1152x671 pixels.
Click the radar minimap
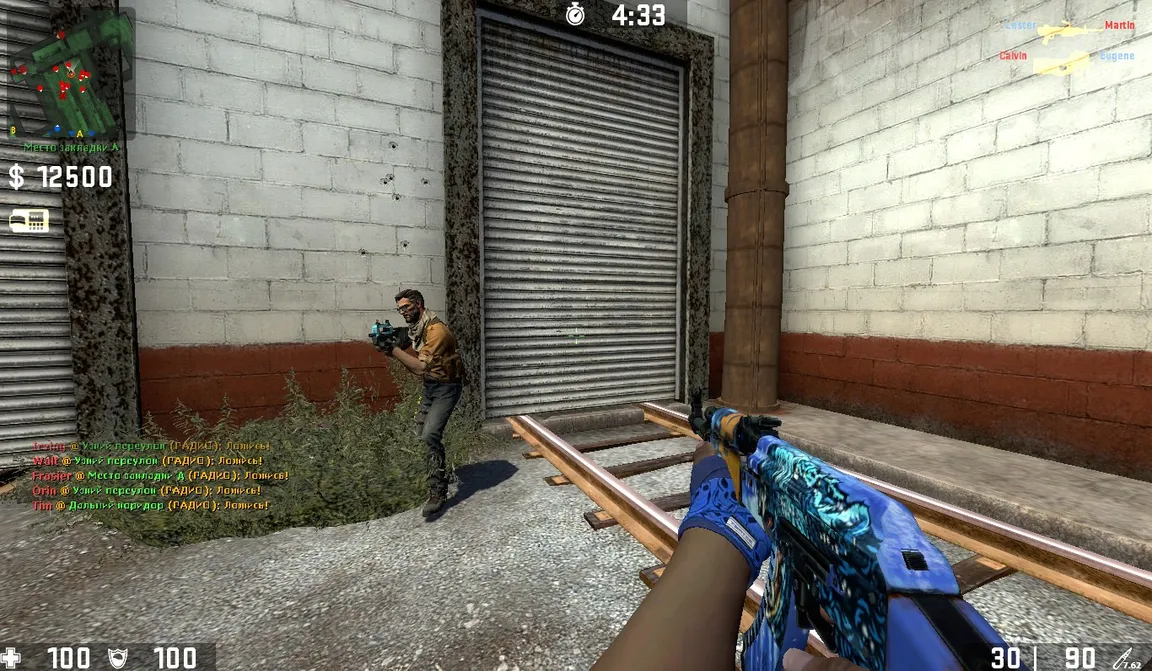(69, 72)
